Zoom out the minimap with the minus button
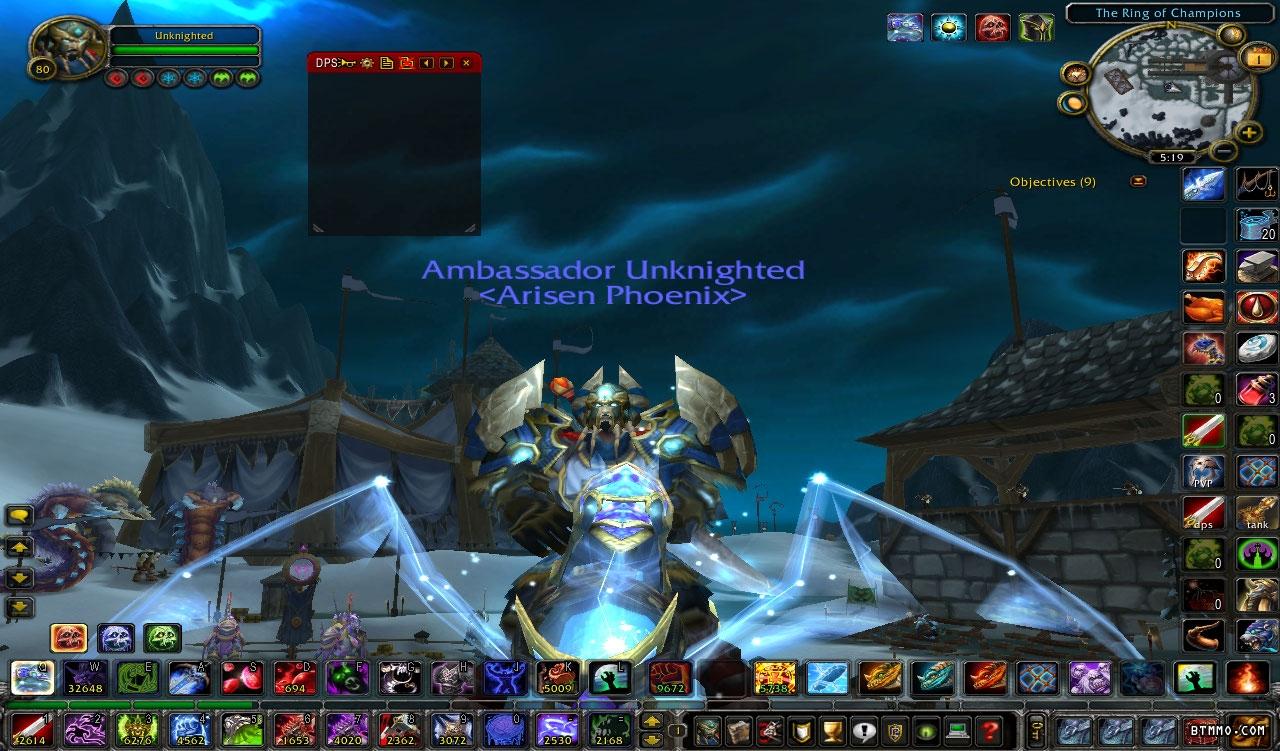This screenshot has width=1280, height=751. [1224, 152]
